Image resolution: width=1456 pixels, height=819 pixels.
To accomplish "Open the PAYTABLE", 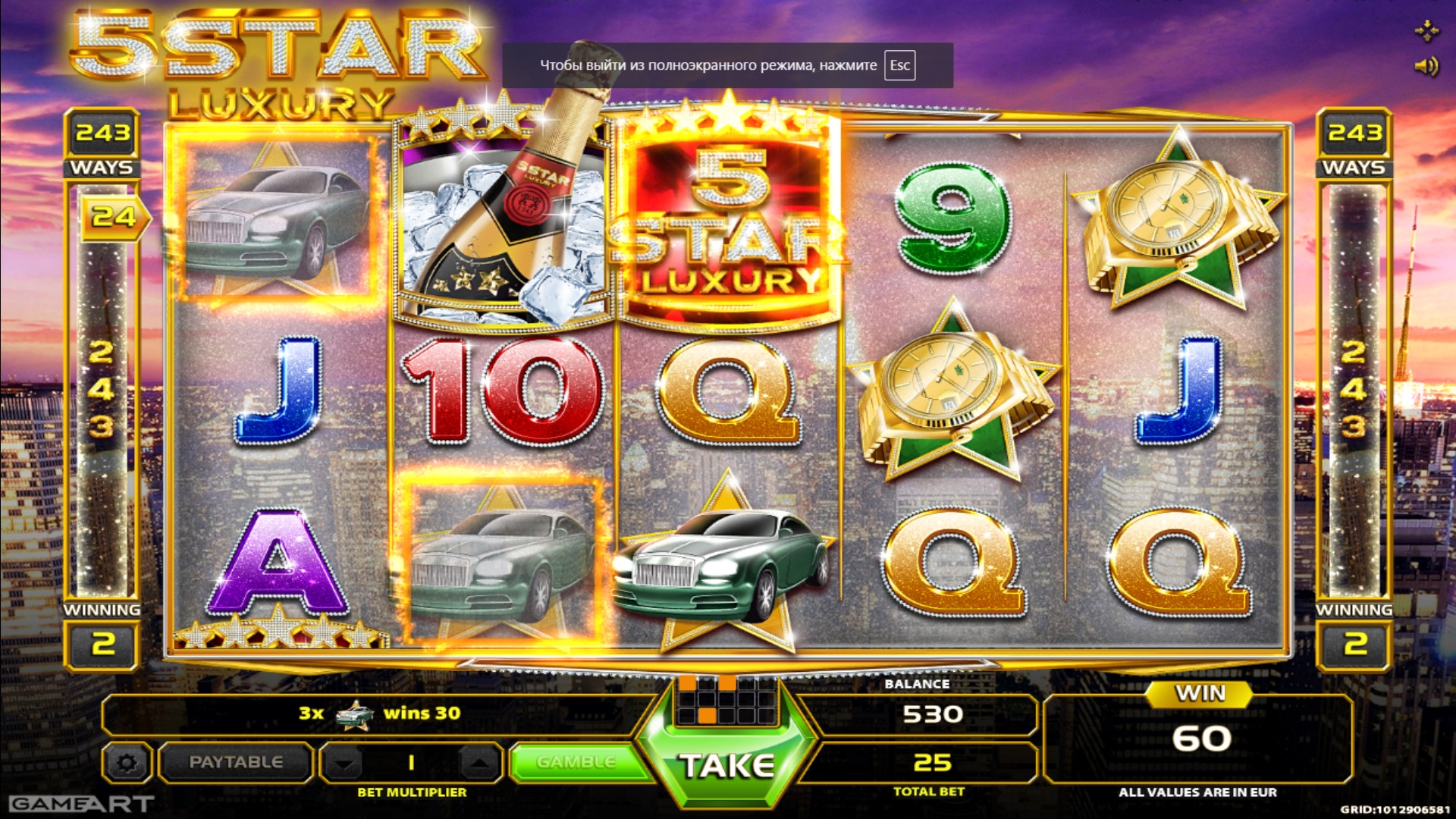I will click(236, 762).
